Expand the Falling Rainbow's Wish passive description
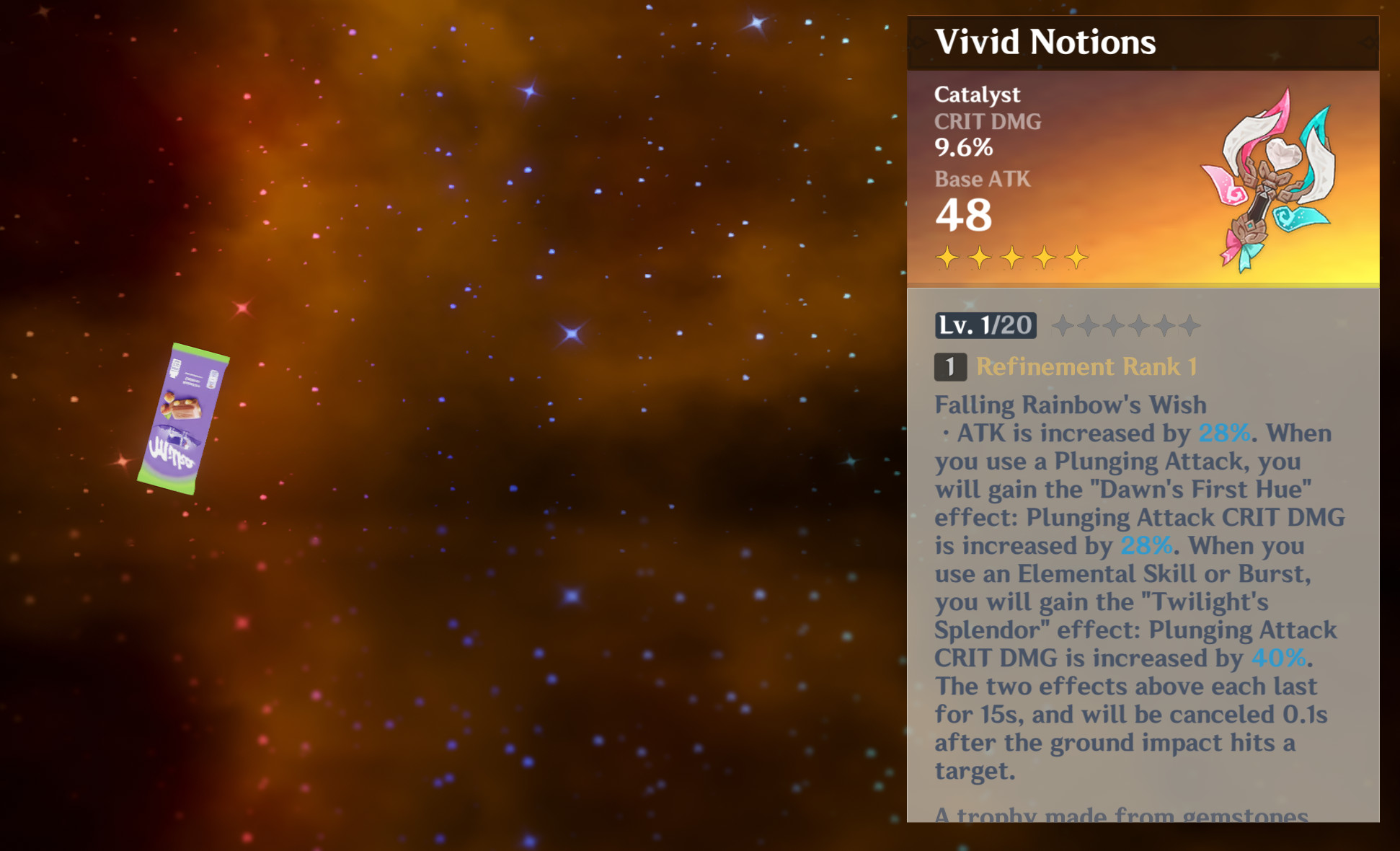 (1071, 405)
